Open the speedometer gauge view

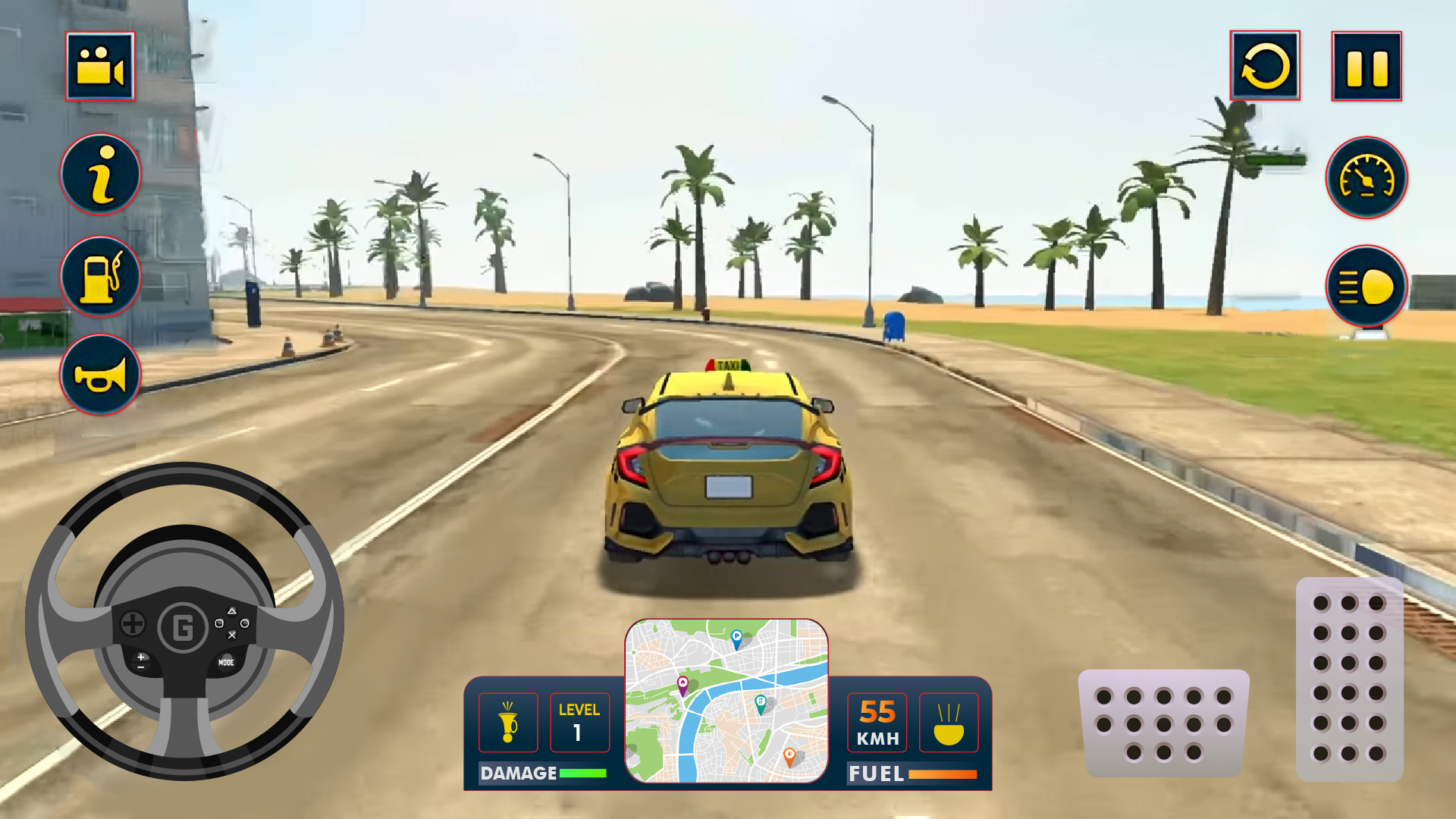point(1365,177)
